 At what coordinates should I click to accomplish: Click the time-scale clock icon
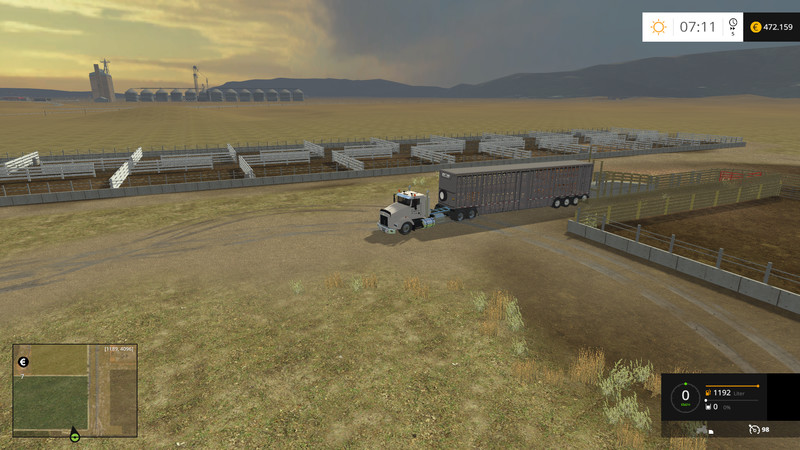[x=733, y=24]
